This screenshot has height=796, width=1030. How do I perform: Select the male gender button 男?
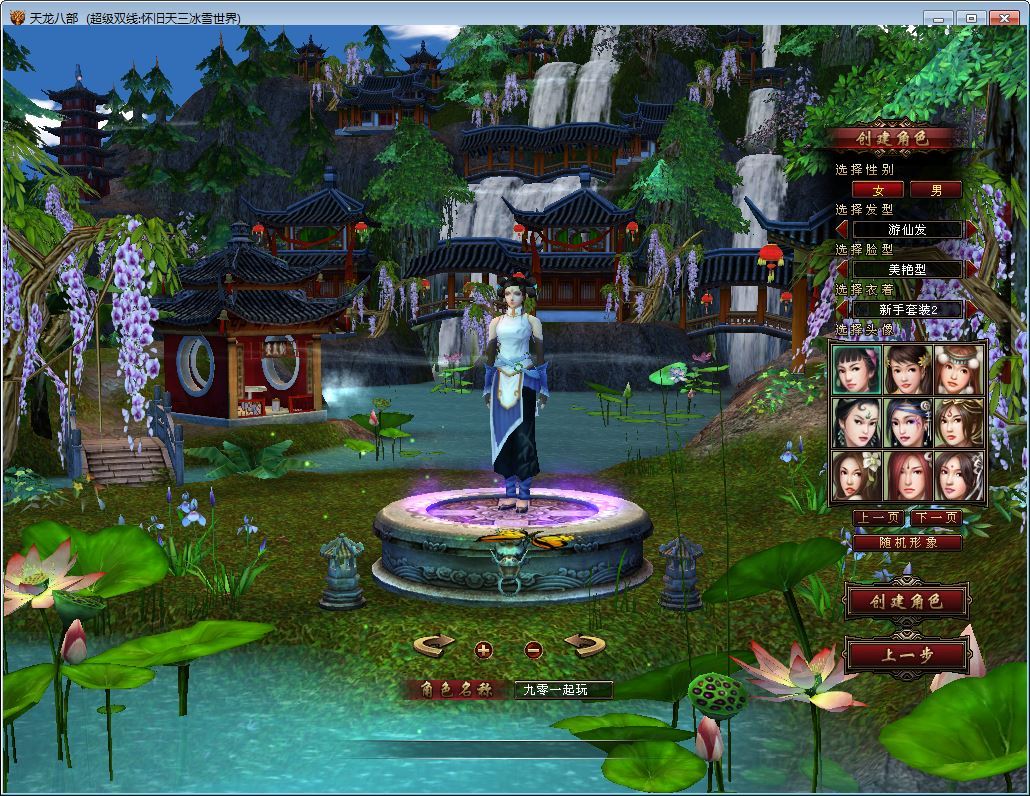coord(936,190)
